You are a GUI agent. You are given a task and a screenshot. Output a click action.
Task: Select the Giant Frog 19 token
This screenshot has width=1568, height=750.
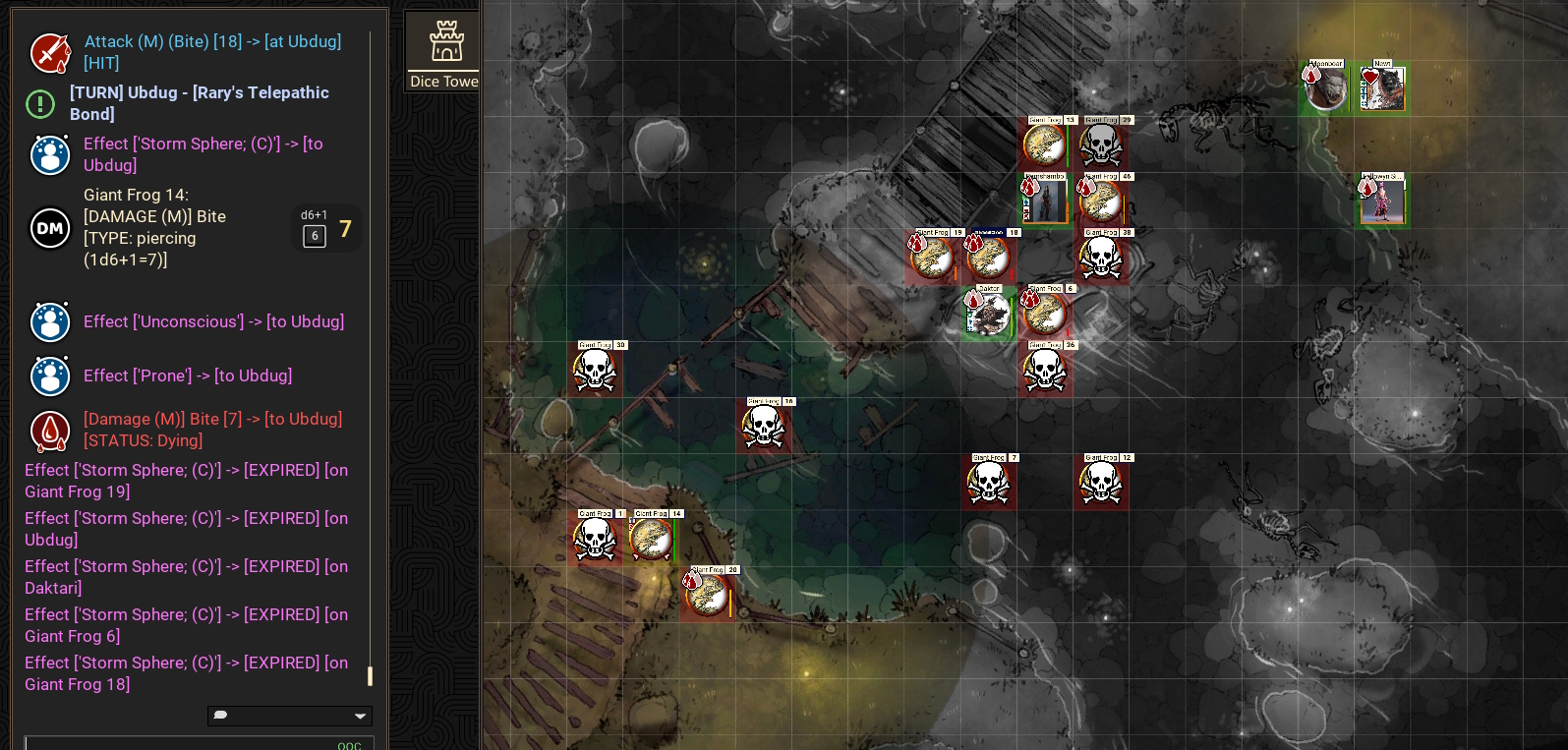(932, 259)
